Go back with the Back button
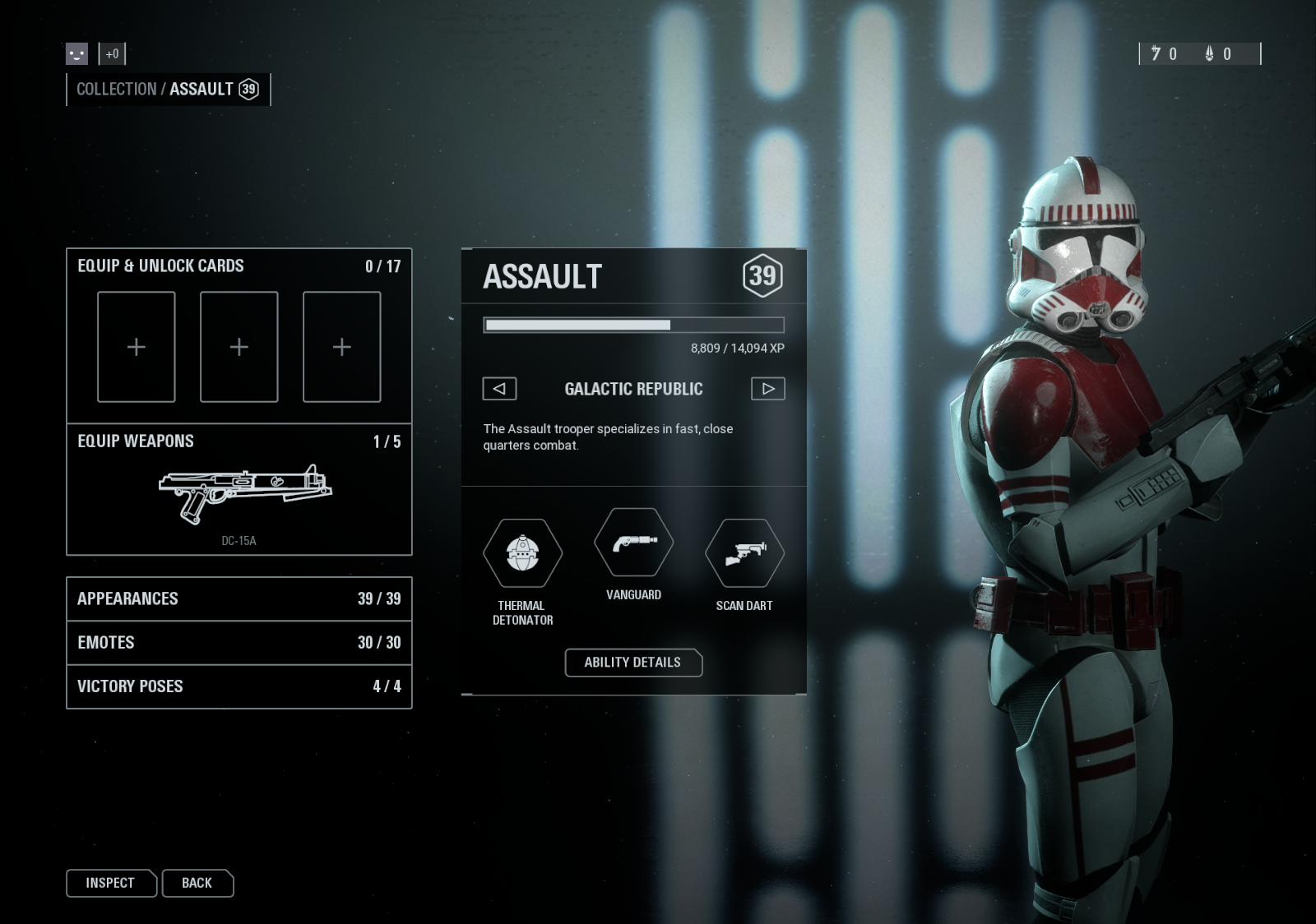The image size is (1316, 924). pos(197,883)
